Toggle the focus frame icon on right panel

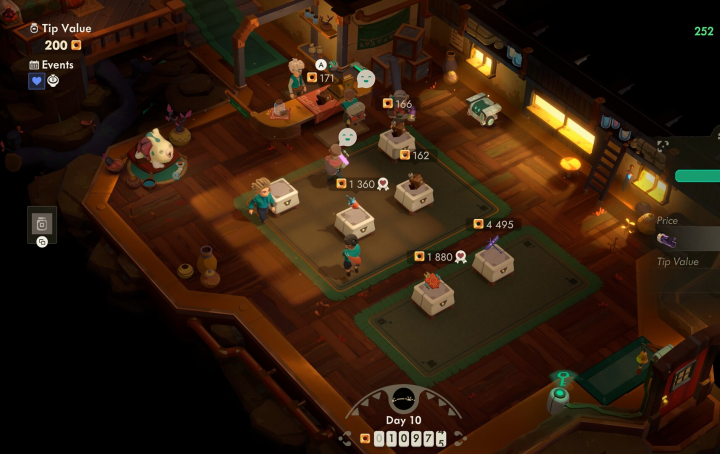tap(662, 146)
